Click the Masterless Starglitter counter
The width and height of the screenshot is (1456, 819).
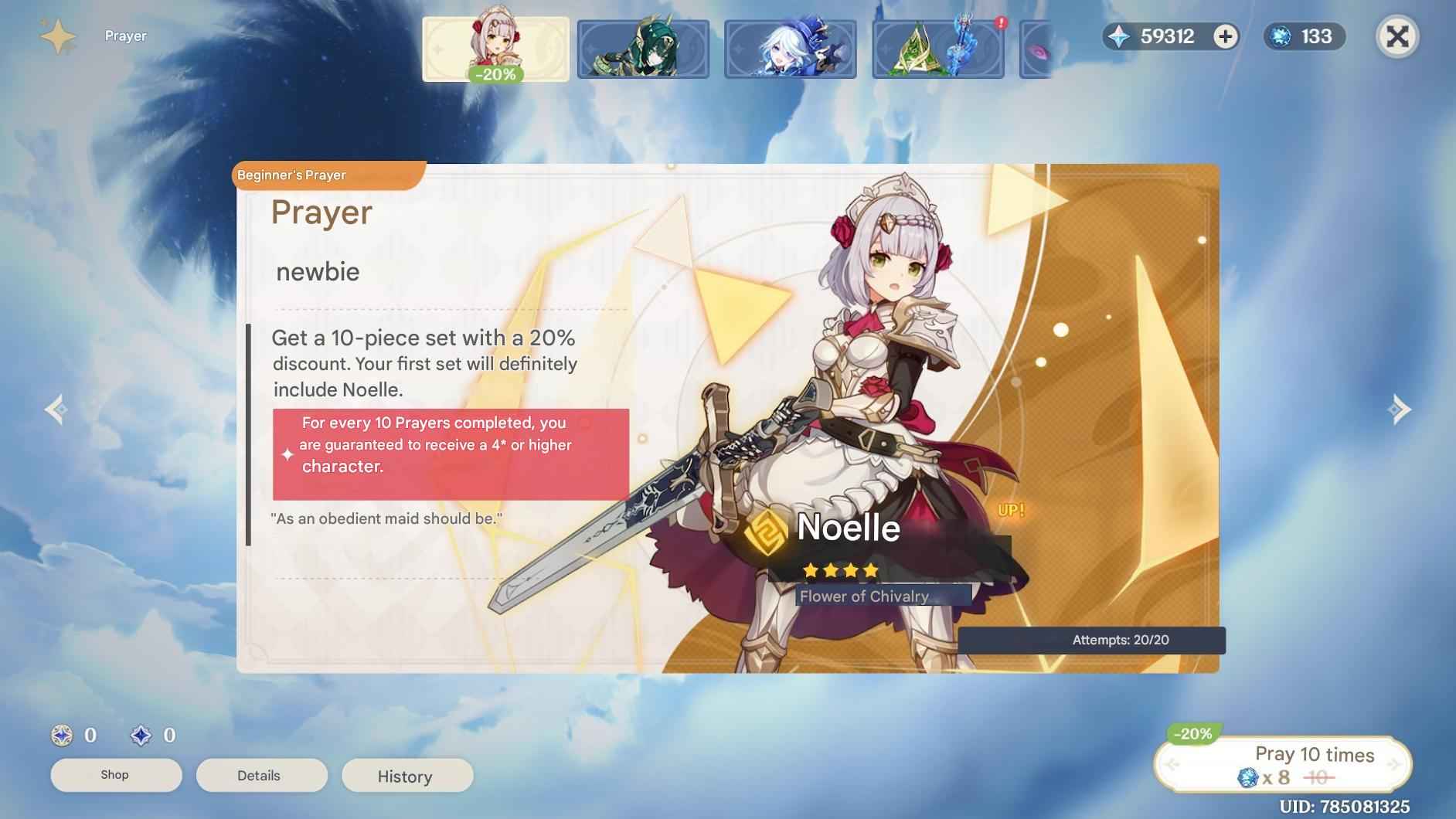pos(143,736)
